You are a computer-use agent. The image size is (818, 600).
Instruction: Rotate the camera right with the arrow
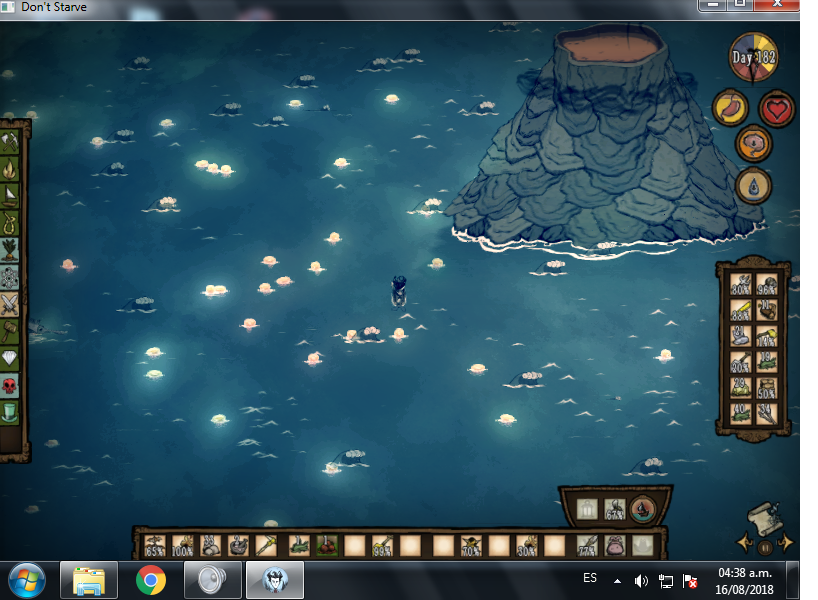786,543
